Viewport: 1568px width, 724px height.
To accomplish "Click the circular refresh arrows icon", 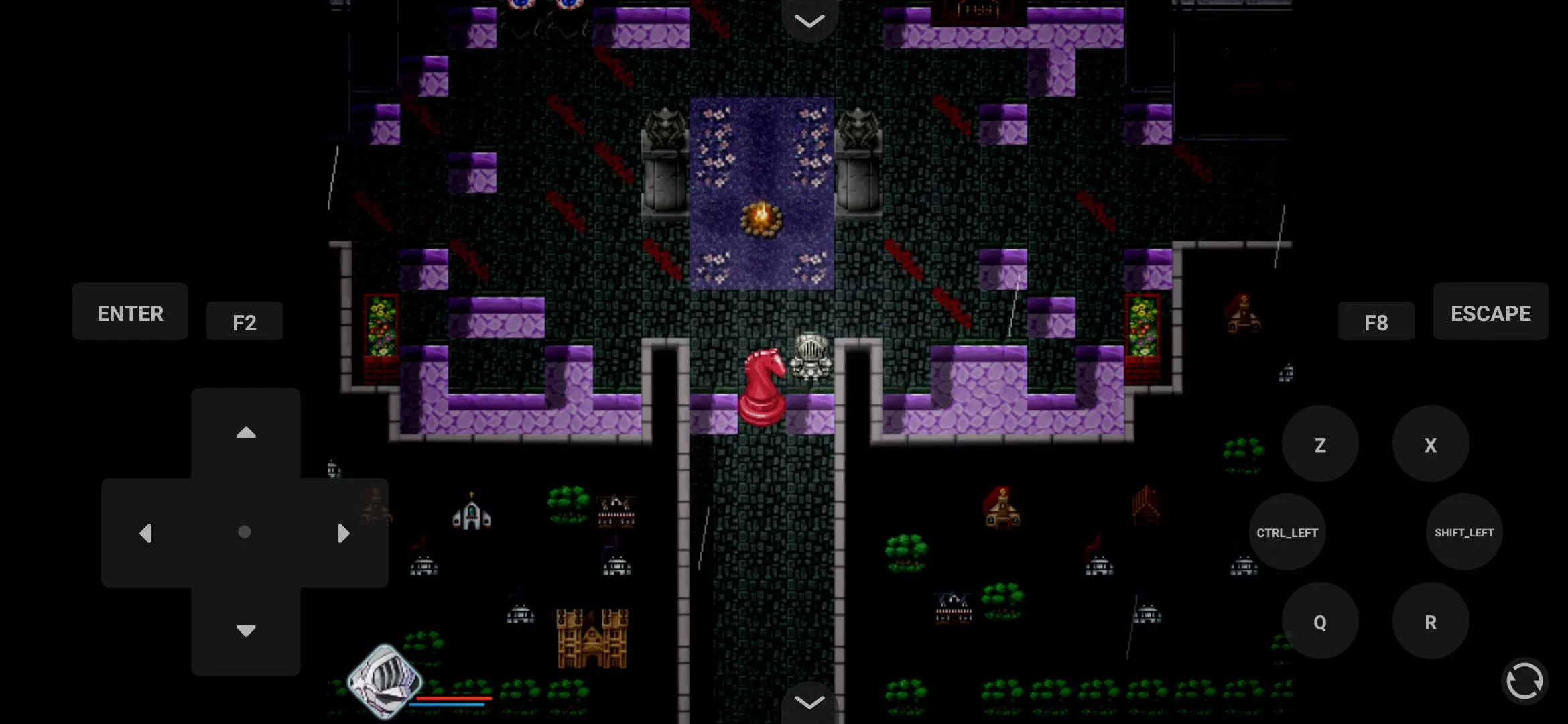I will point(1524,682).
